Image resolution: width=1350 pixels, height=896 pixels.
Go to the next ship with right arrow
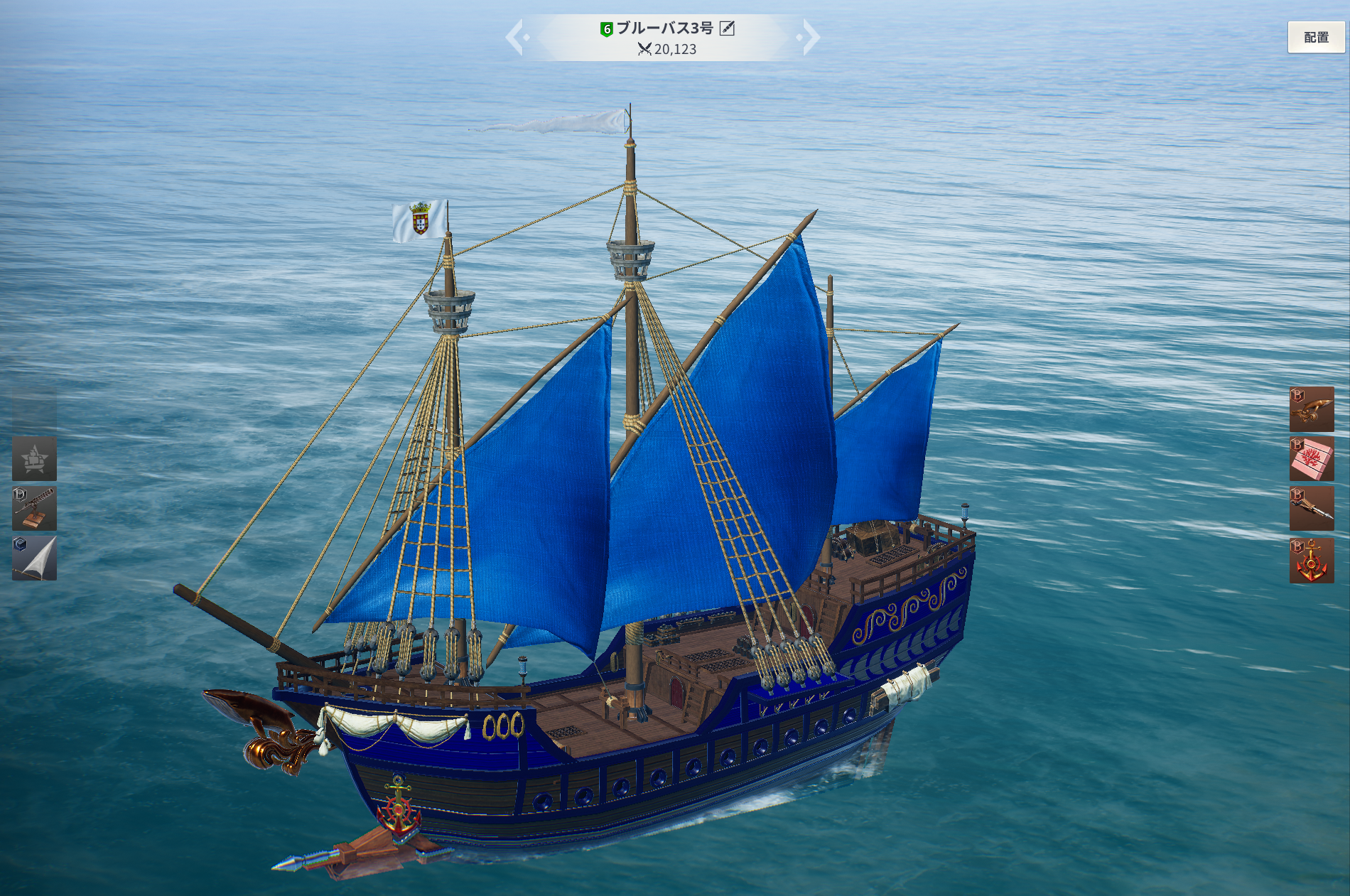[x=810, y=38]
